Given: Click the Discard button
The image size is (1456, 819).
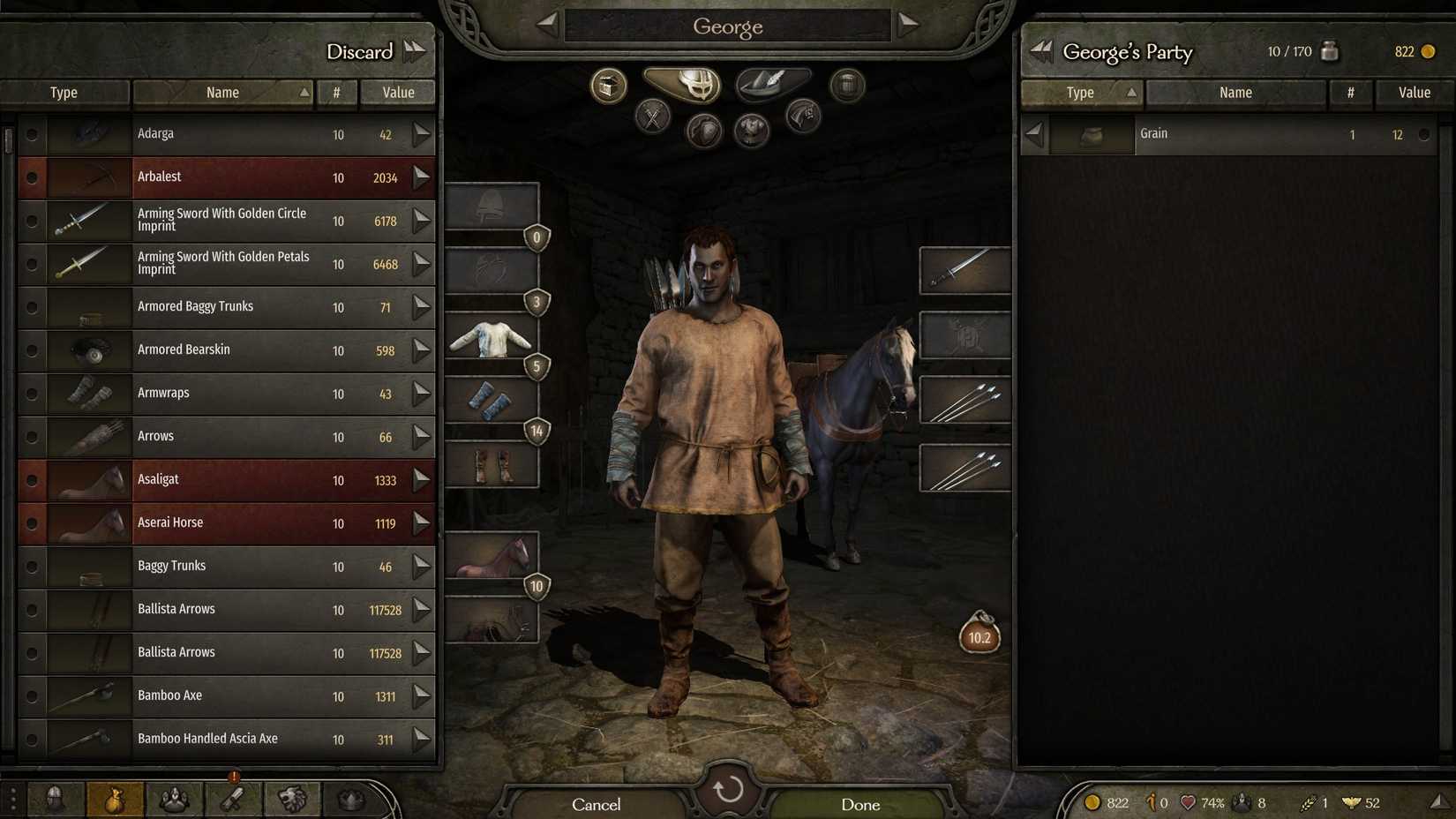Looking at the screenshot, I should coord(360,52).
